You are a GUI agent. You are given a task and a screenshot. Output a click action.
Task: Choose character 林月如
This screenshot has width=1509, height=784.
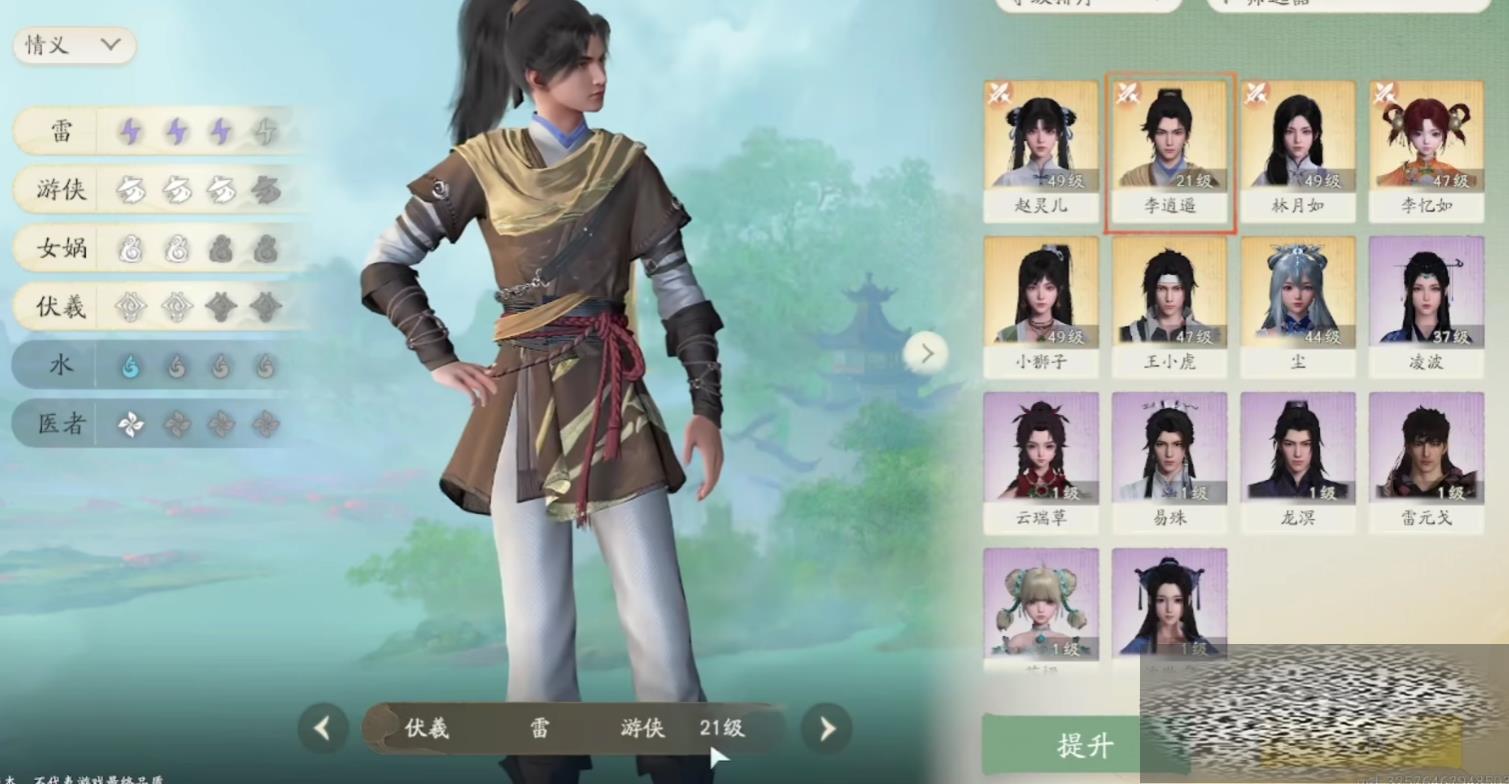pyautogui.click(x=1297, y=150)
